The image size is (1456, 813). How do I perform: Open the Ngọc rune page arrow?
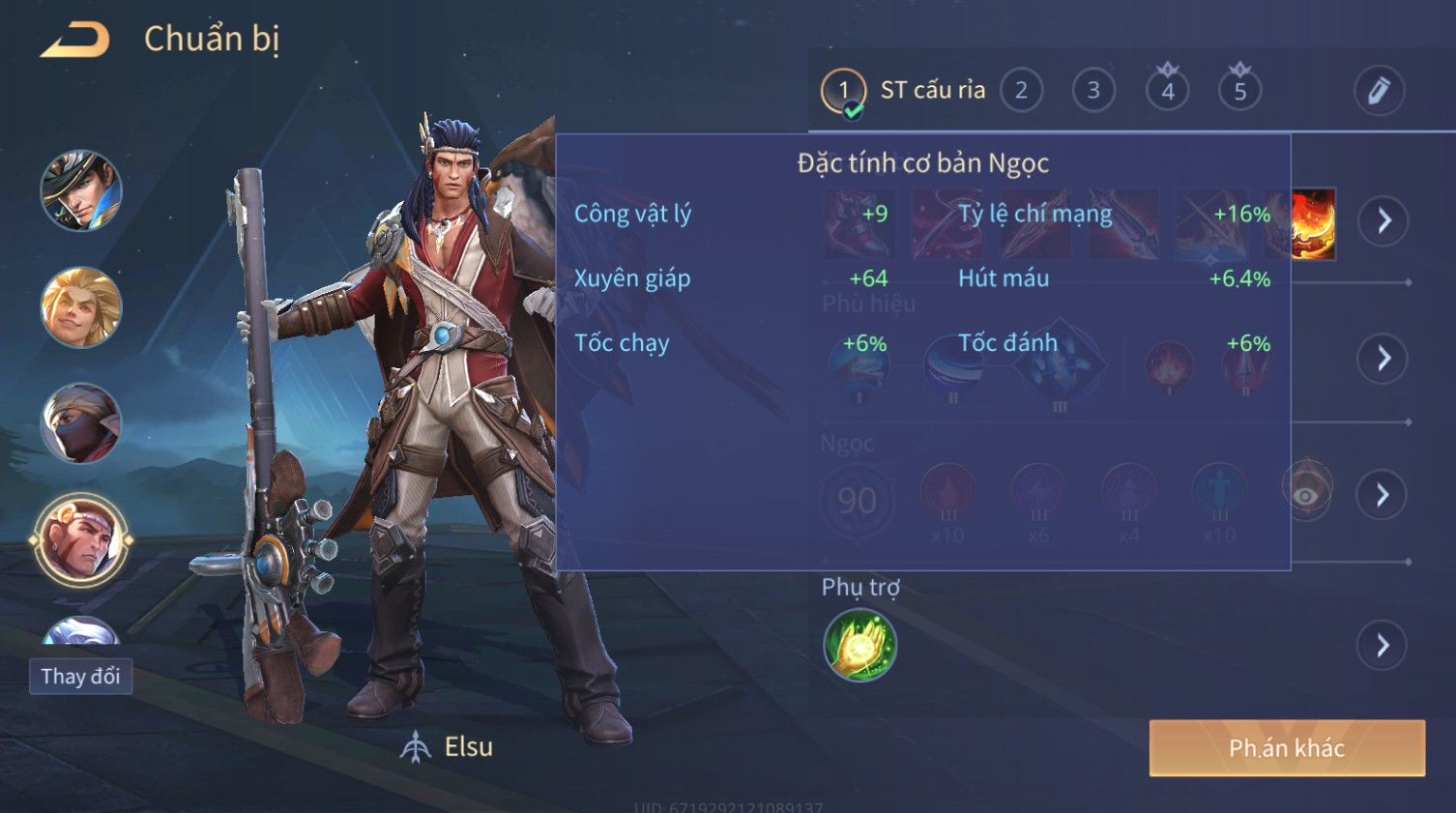(x=1383, y=495)
